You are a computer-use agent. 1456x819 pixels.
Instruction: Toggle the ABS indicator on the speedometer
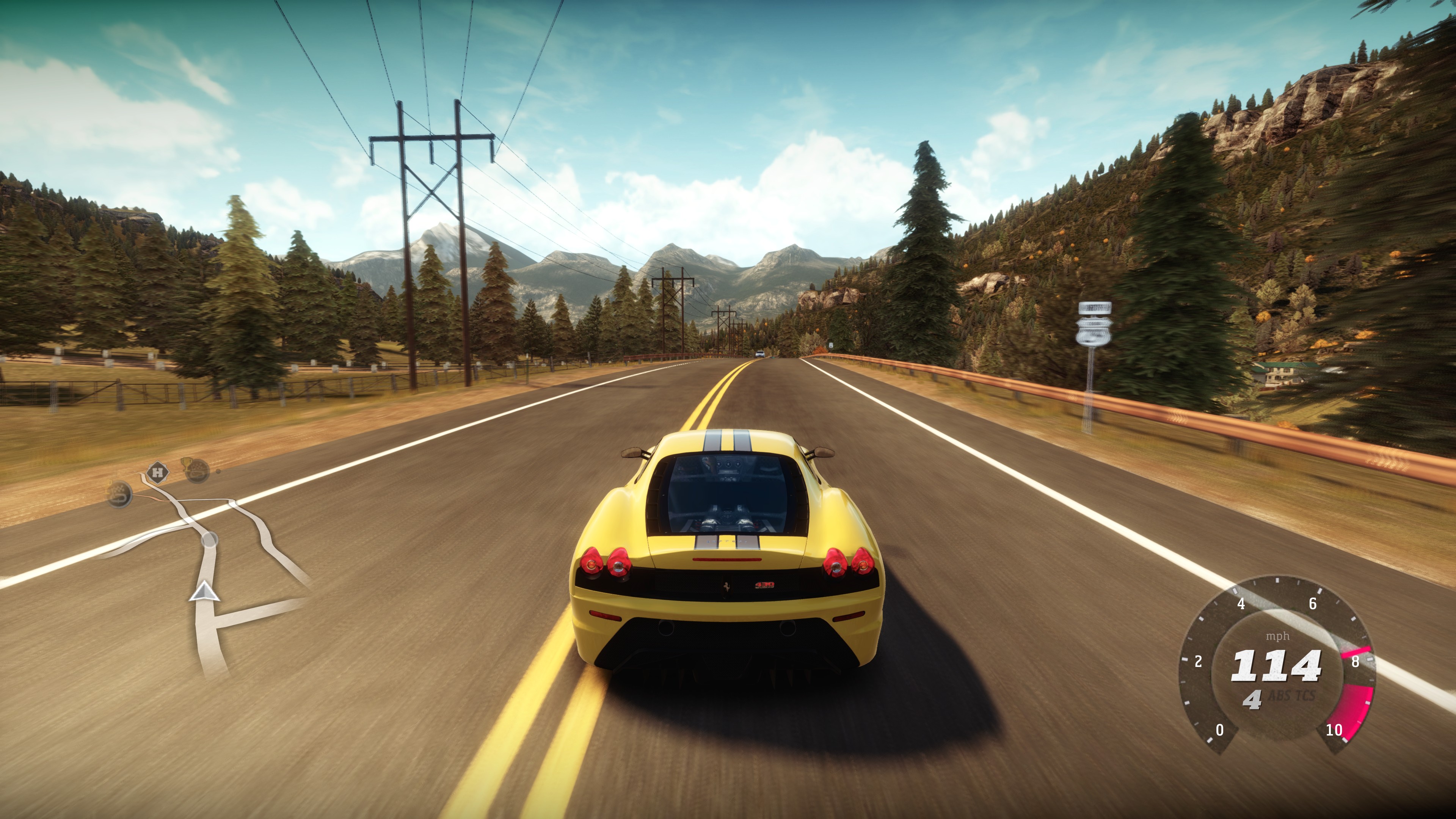[1280, 695]
